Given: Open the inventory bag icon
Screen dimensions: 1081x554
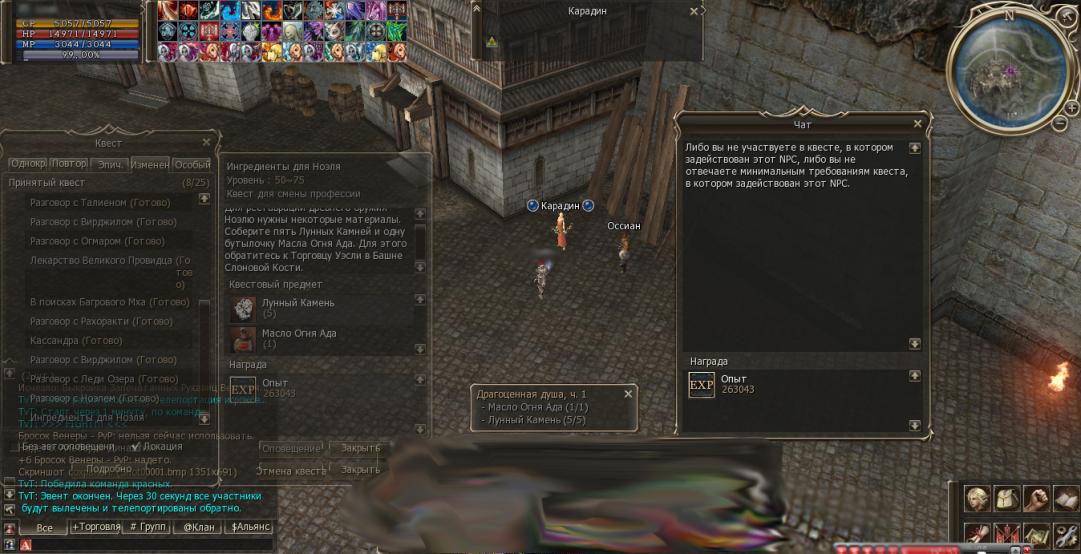Looking at the screenshot, I should tap(1008, 497).
